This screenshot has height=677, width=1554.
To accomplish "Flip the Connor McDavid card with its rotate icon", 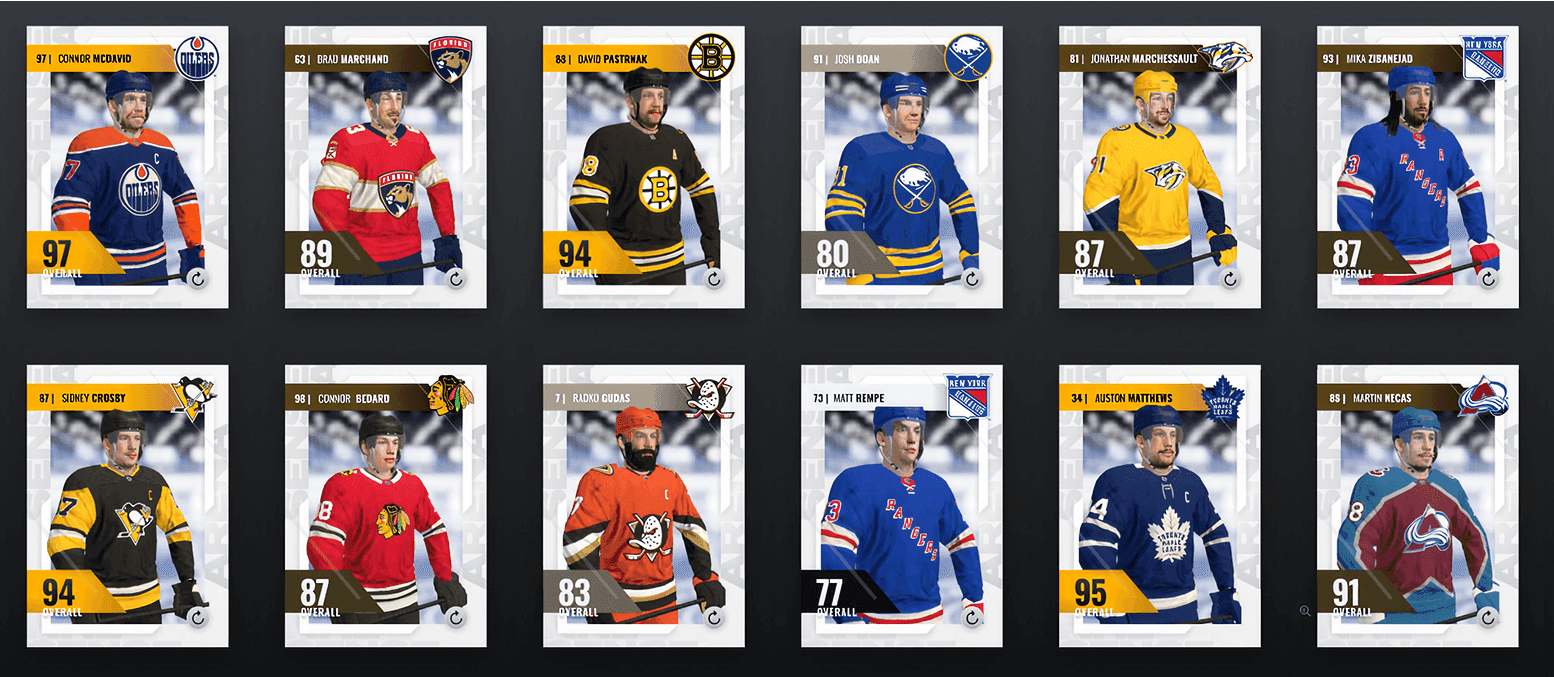I will pos(198,279).
